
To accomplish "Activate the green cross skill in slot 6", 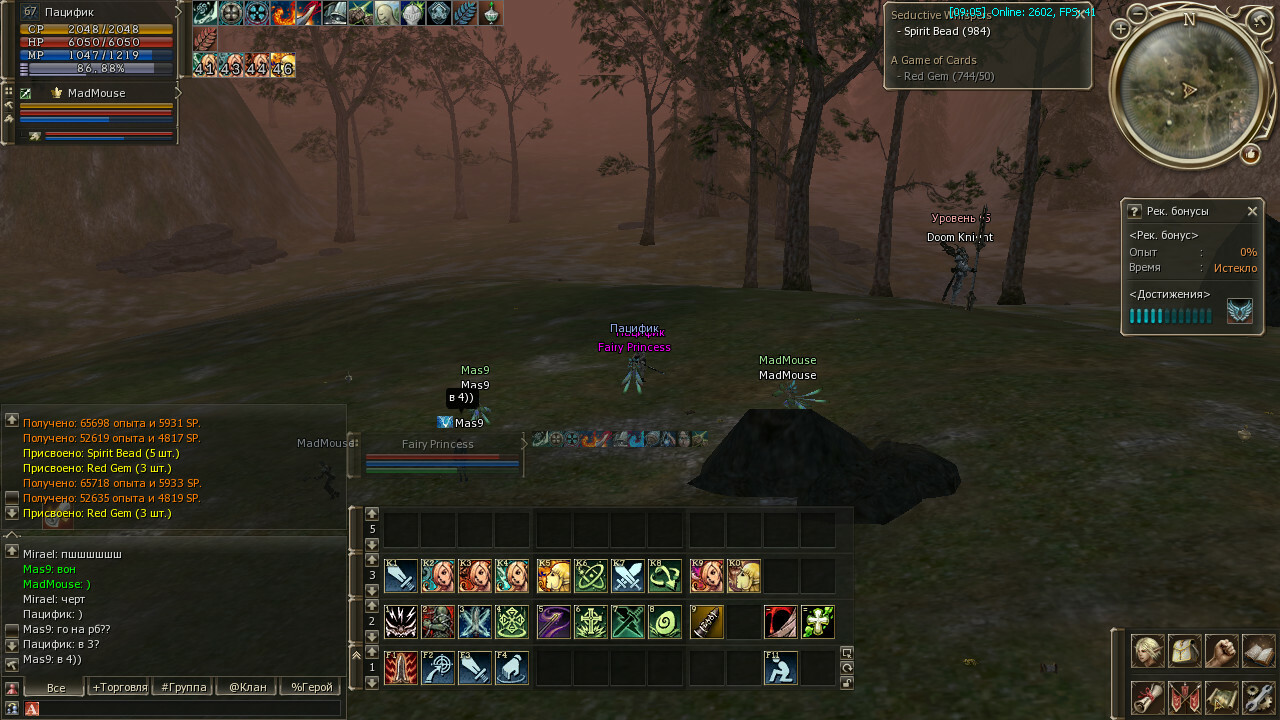I will click(591, 622).
